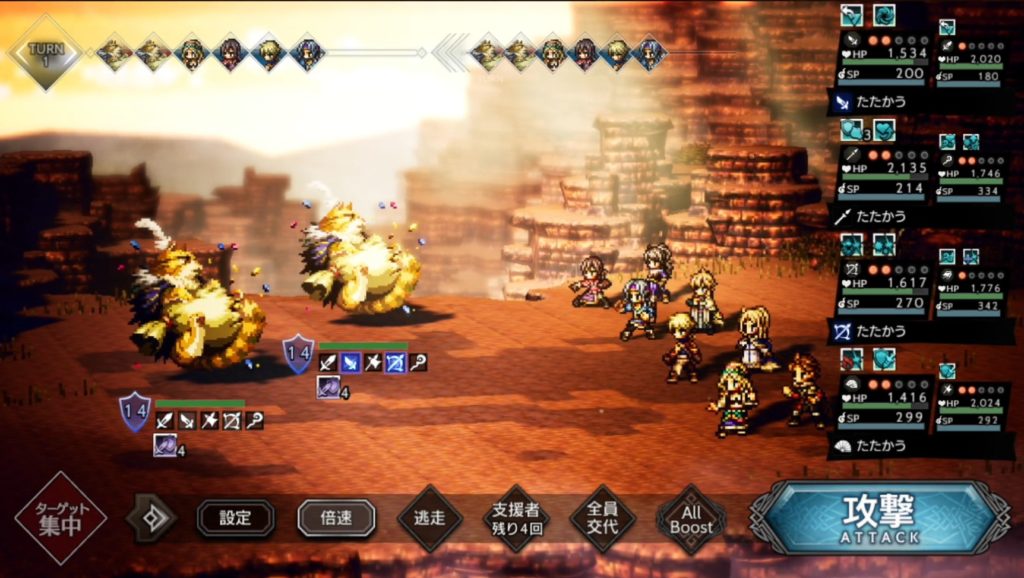Select the back-row character with 2,020 HP

[x=971, y=60]
